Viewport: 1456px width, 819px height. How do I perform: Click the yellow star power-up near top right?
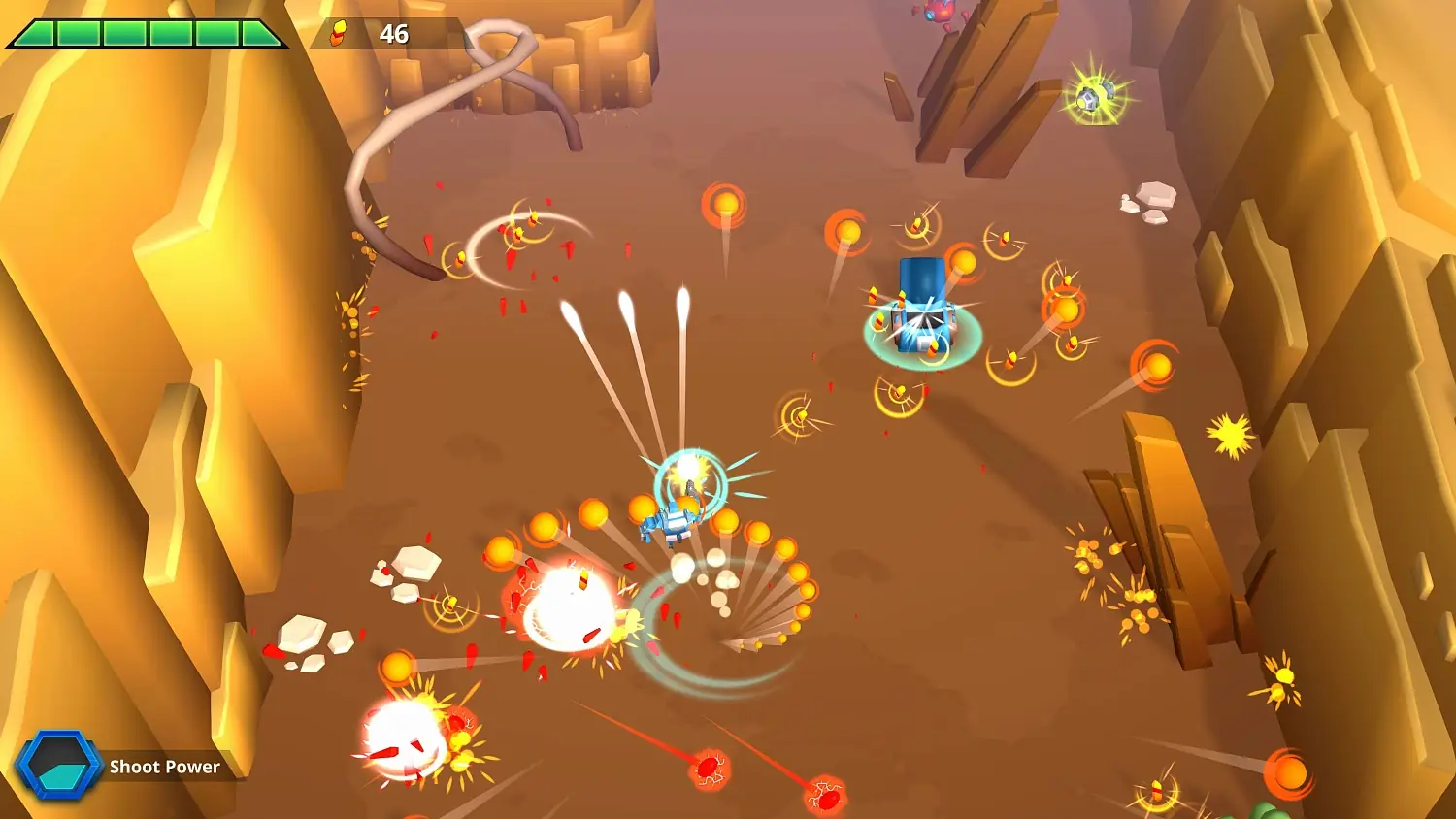(1097, 95)
